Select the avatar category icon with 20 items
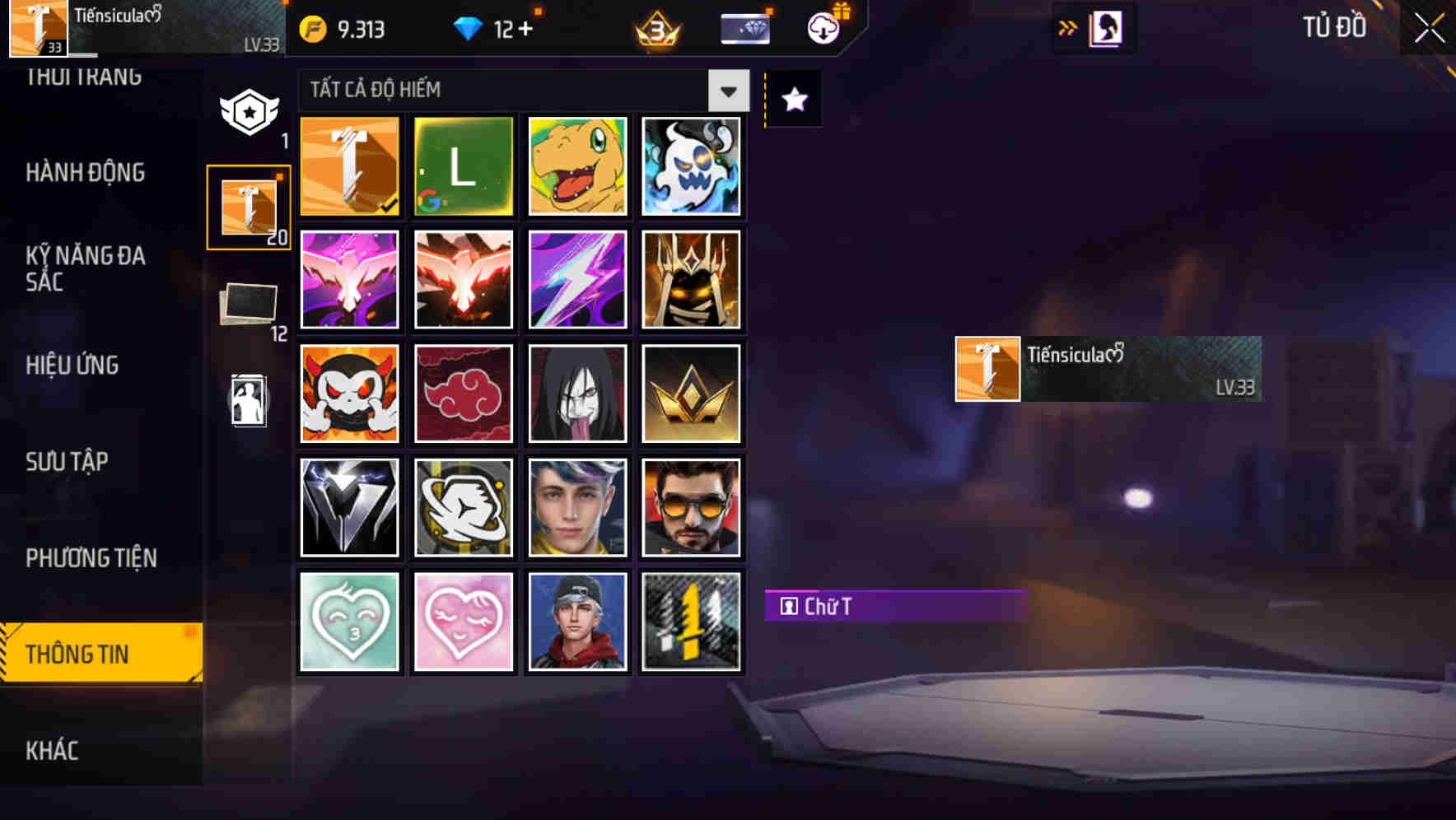1456x820 pixels. [x=247, y=205]
